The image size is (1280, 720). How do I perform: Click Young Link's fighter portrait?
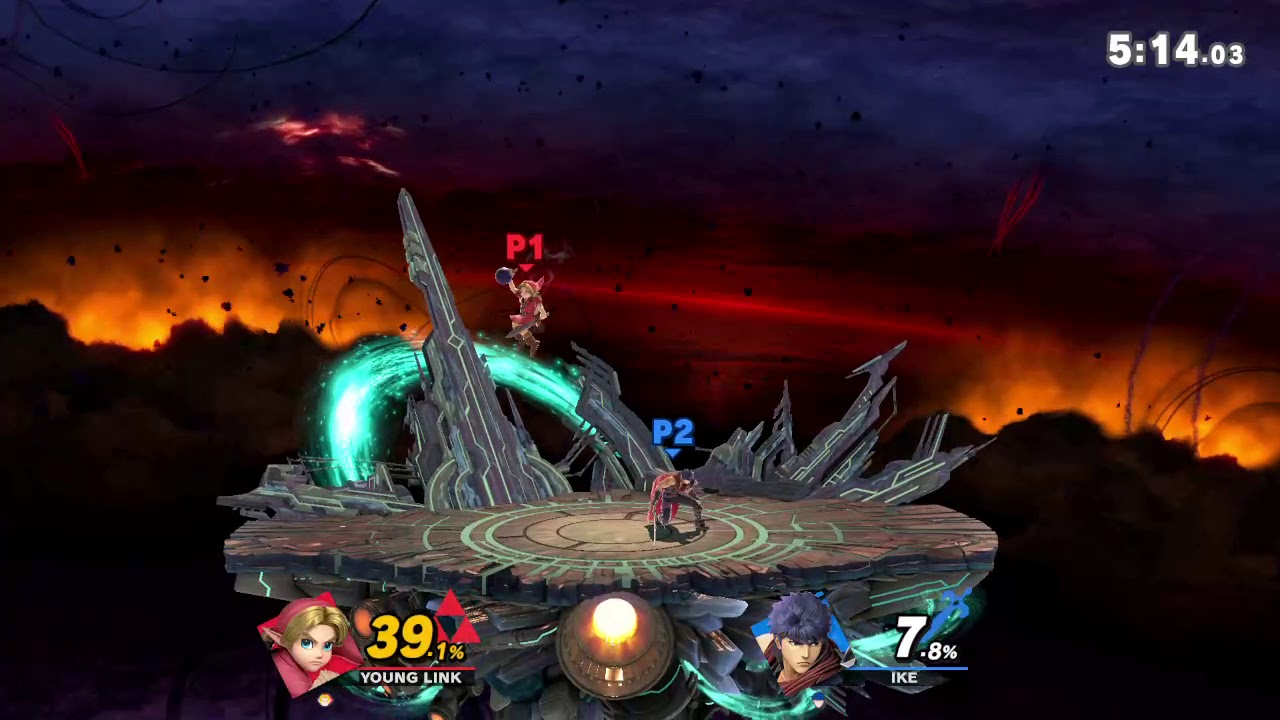click(310, 643)
